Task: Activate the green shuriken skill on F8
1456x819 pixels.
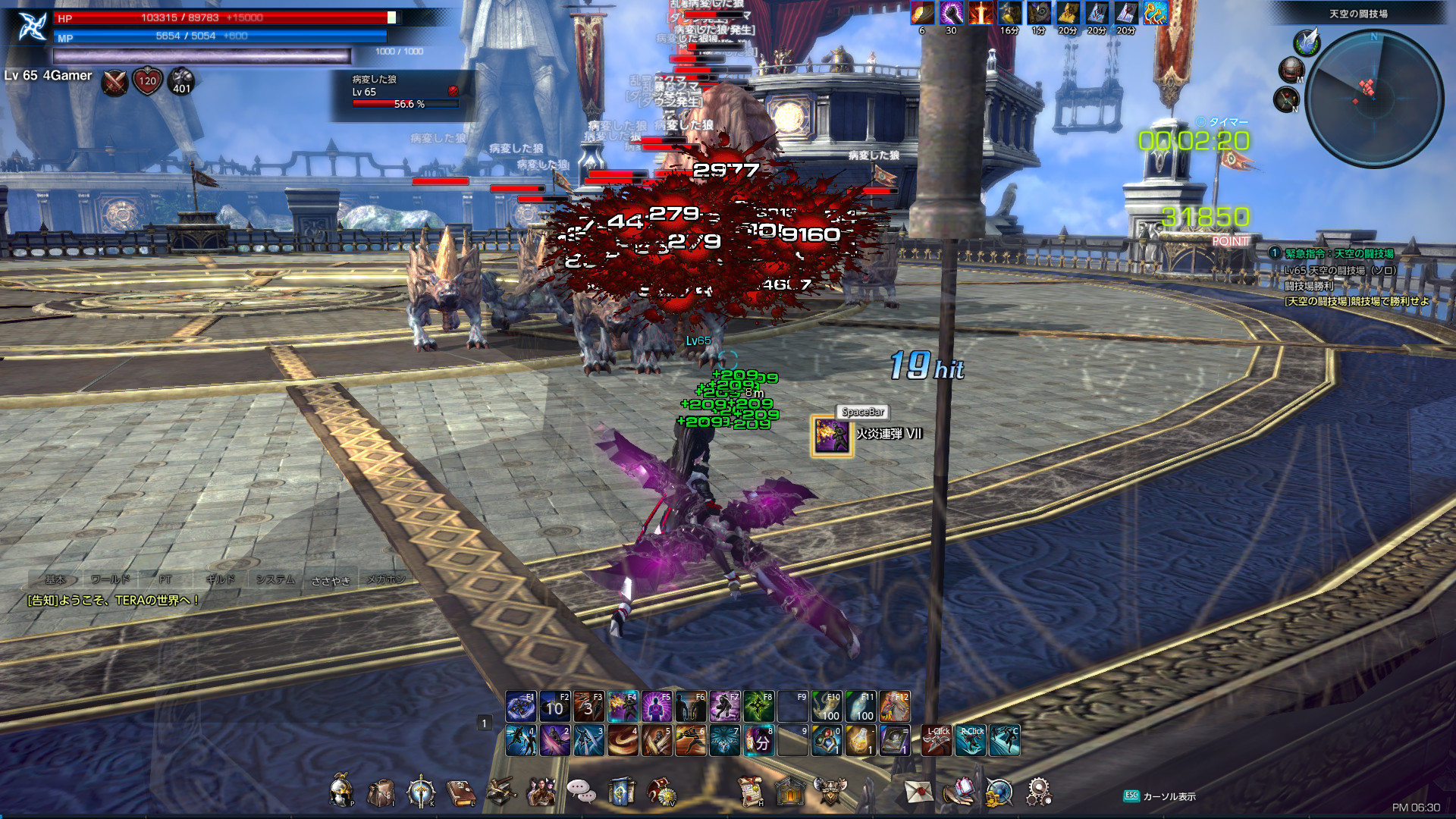Action: pyautogui.click(x=758, y=707)
